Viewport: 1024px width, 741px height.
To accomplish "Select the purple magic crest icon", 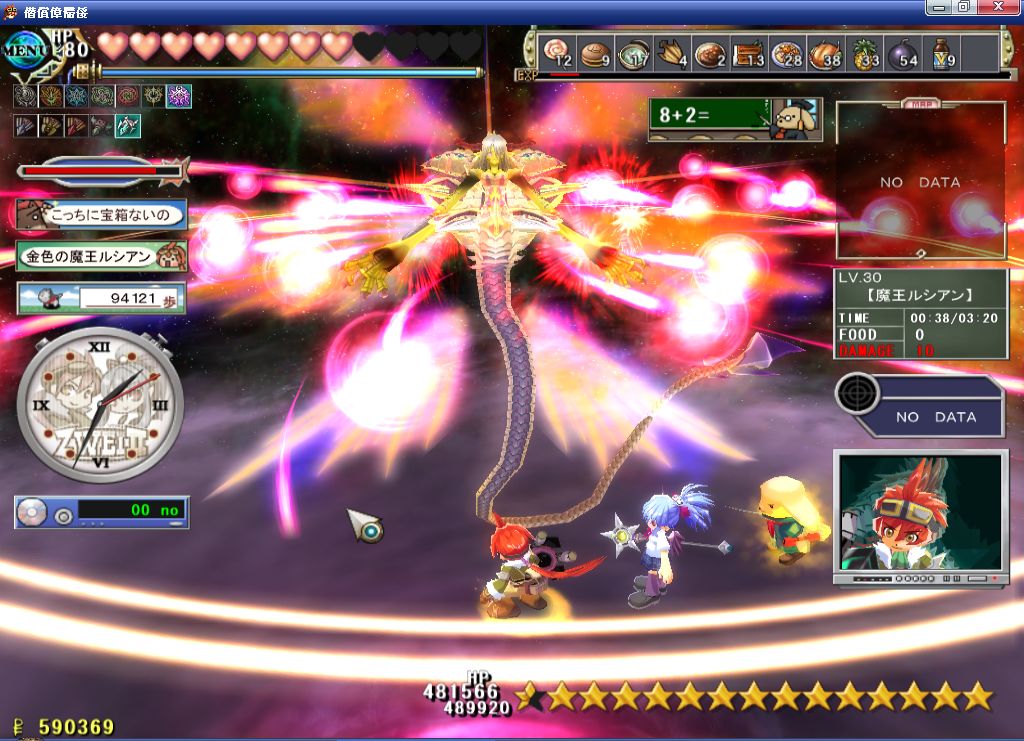I will point(179,96).
